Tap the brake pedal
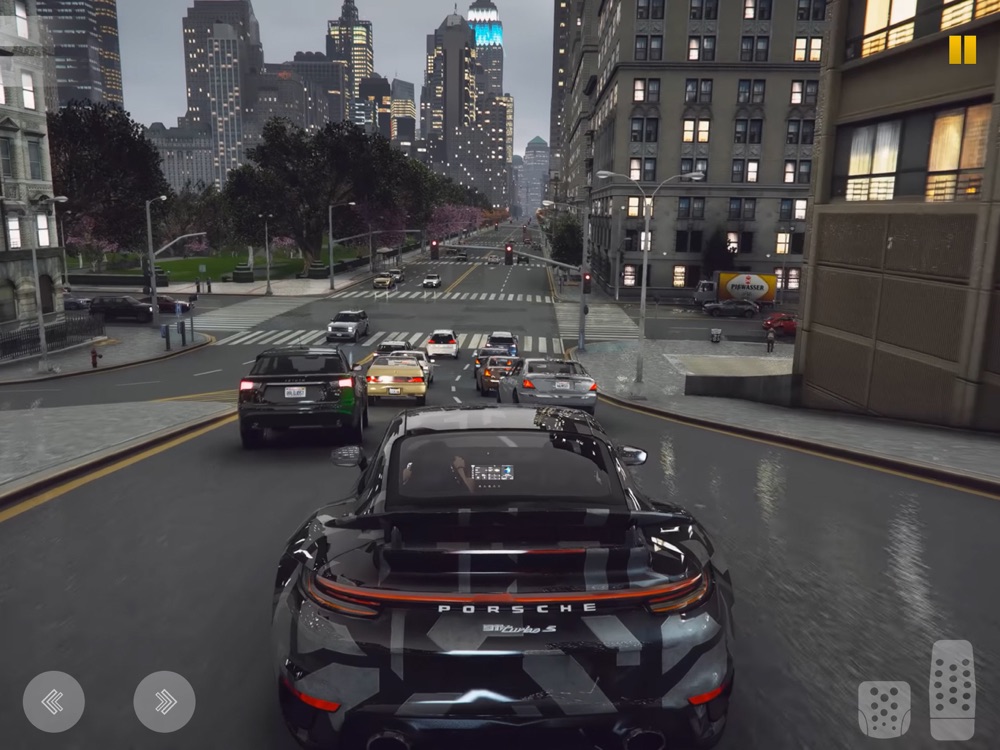The width and height of the screenshot is (1000, 750). [x=884, y=709]
